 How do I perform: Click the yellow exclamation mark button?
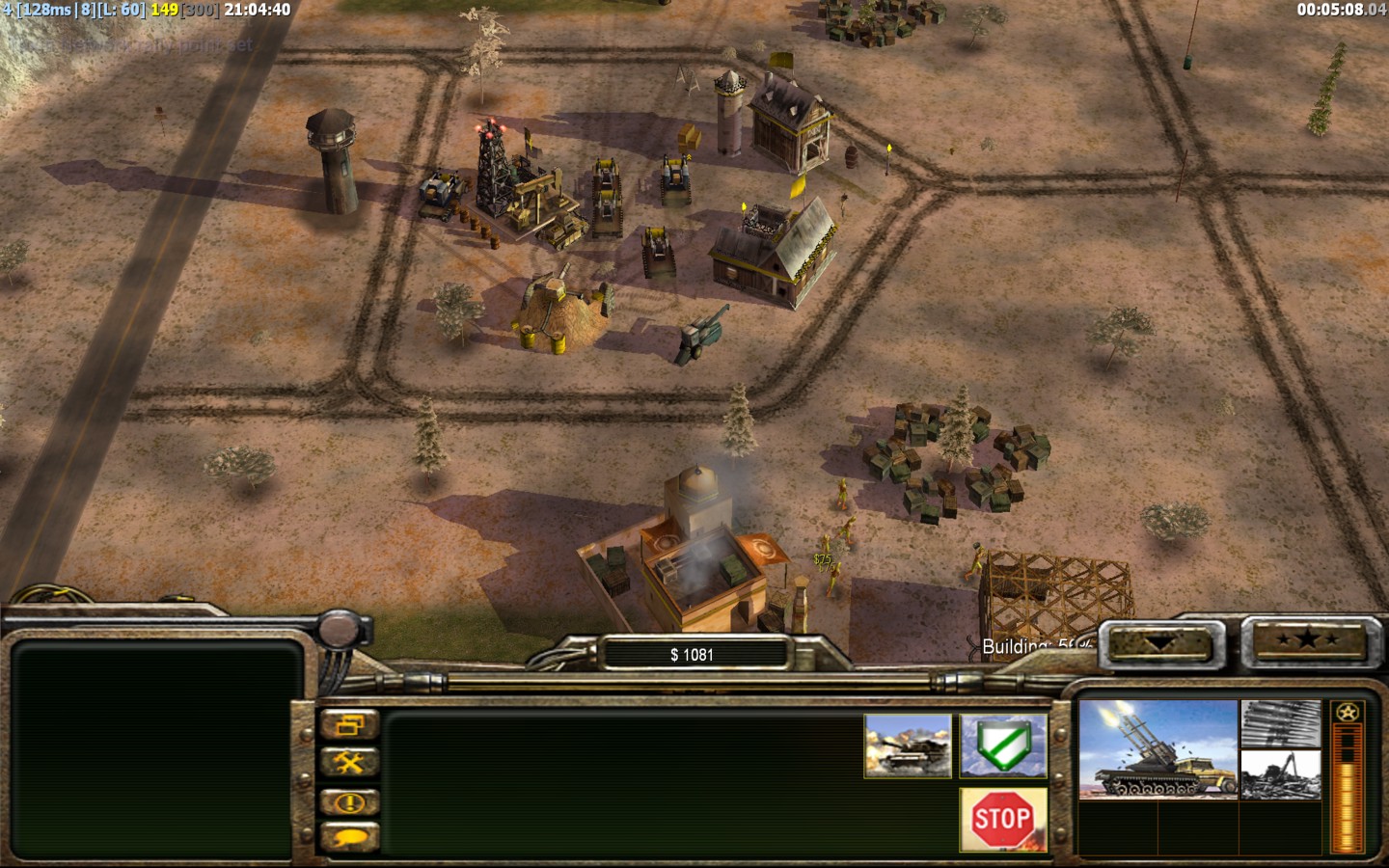tap(349, 801)
